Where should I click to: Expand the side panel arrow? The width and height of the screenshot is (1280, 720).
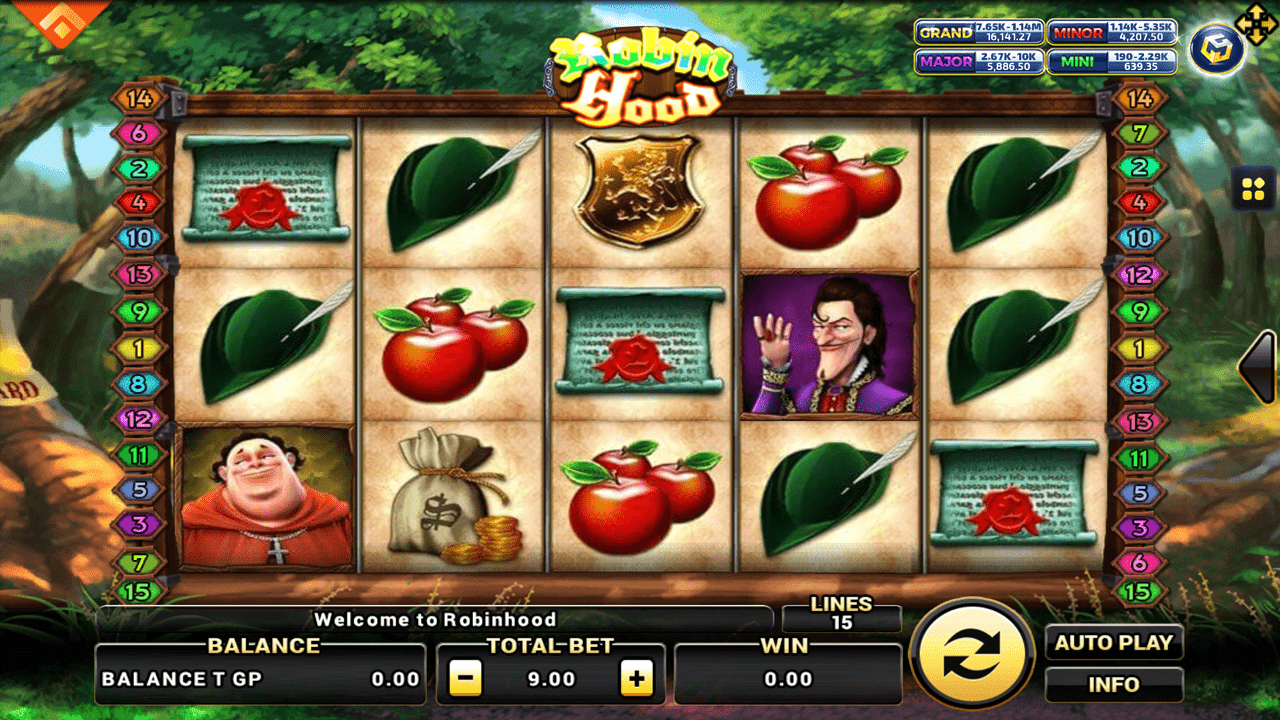pyautogui.click(x=1259, y=367)
